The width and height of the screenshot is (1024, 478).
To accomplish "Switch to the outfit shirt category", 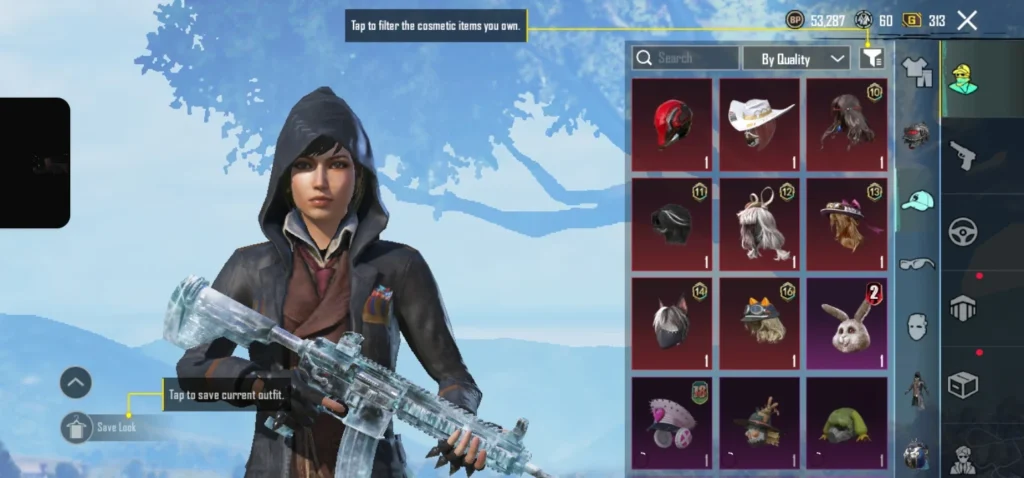I will 916,71.
